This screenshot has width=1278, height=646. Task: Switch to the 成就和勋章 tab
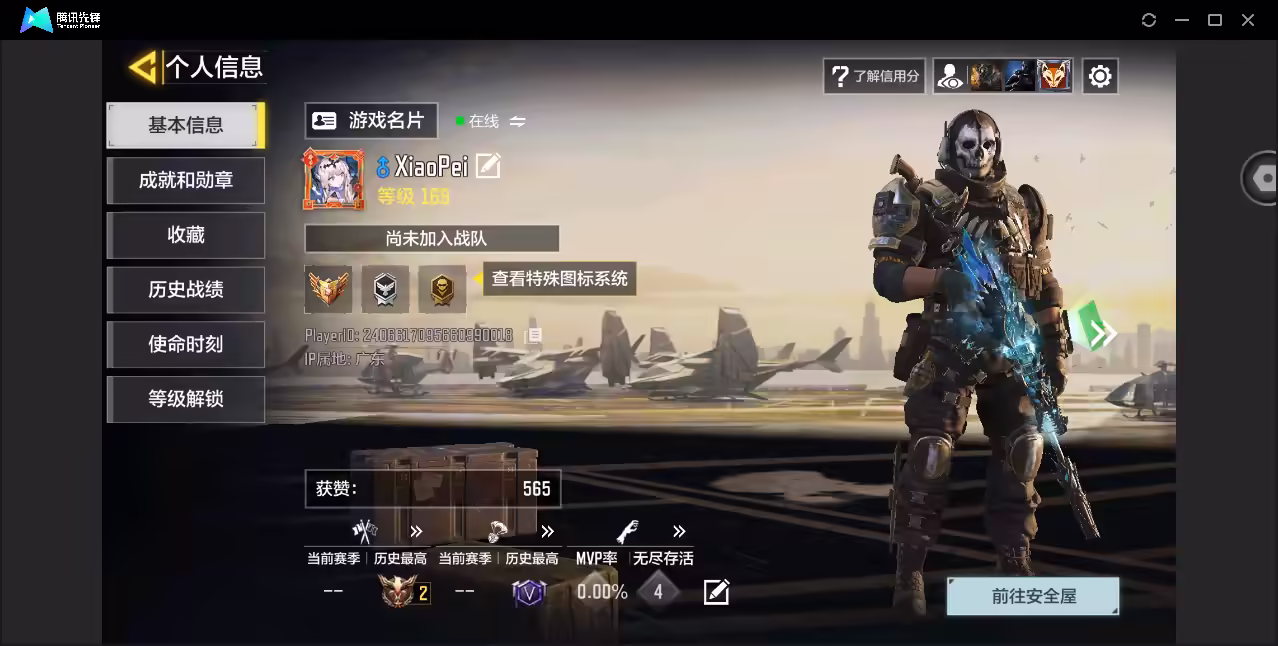pos(186,180)
